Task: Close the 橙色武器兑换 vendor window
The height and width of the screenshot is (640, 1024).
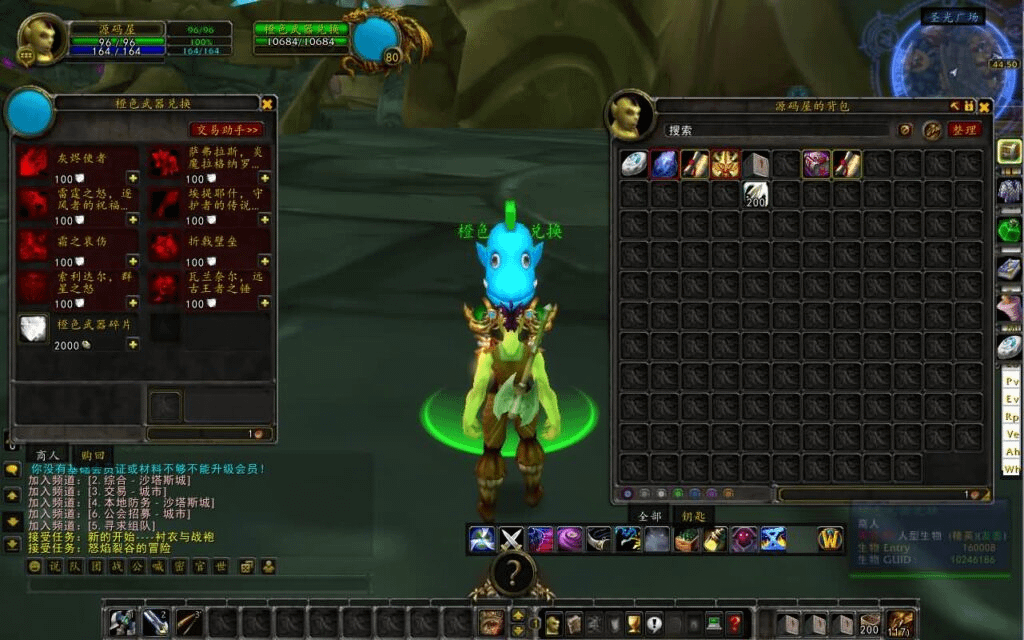Action: (267, 103)
